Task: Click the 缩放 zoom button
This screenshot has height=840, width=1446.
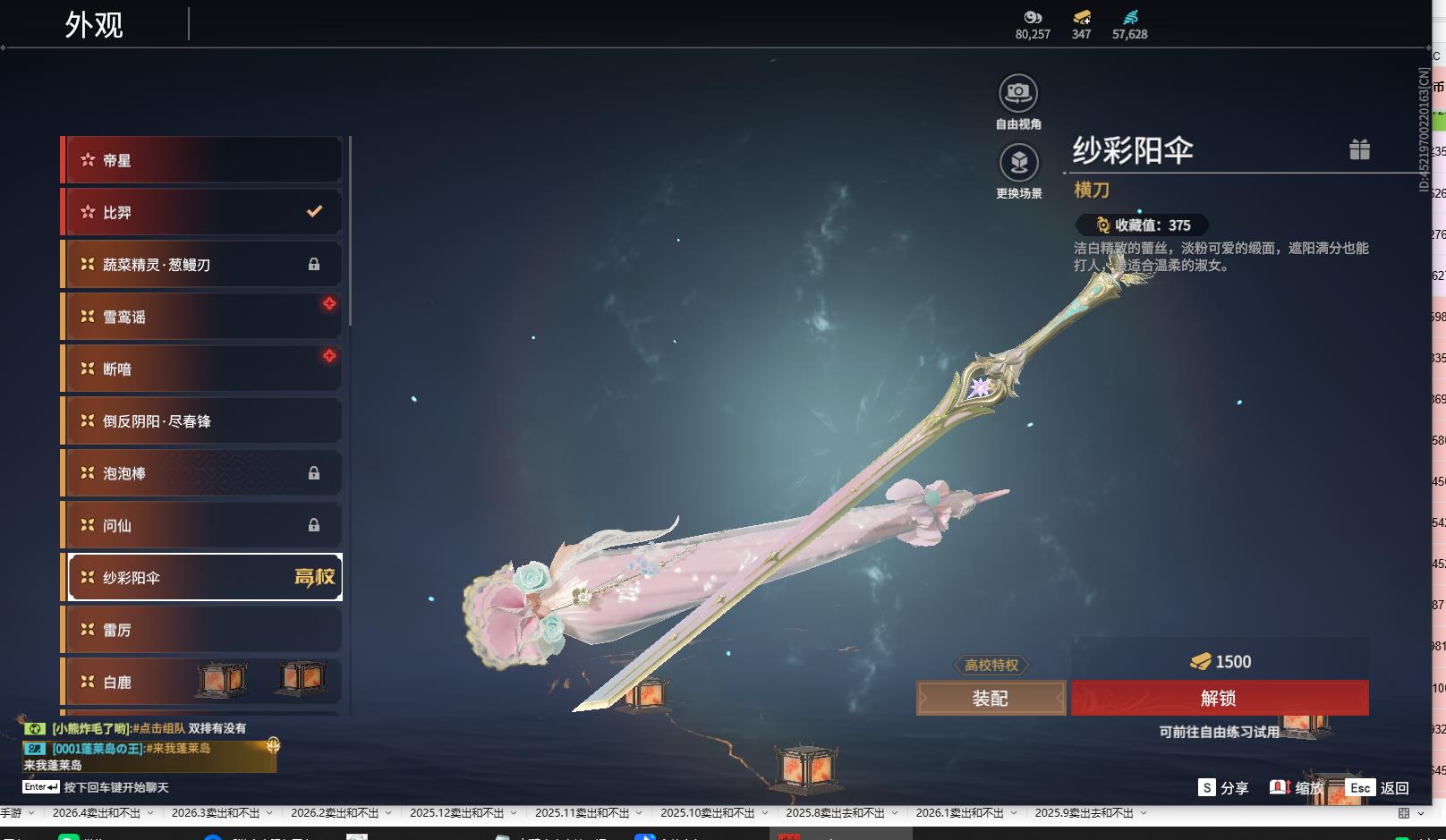Action: click(x=1297, y=787)
